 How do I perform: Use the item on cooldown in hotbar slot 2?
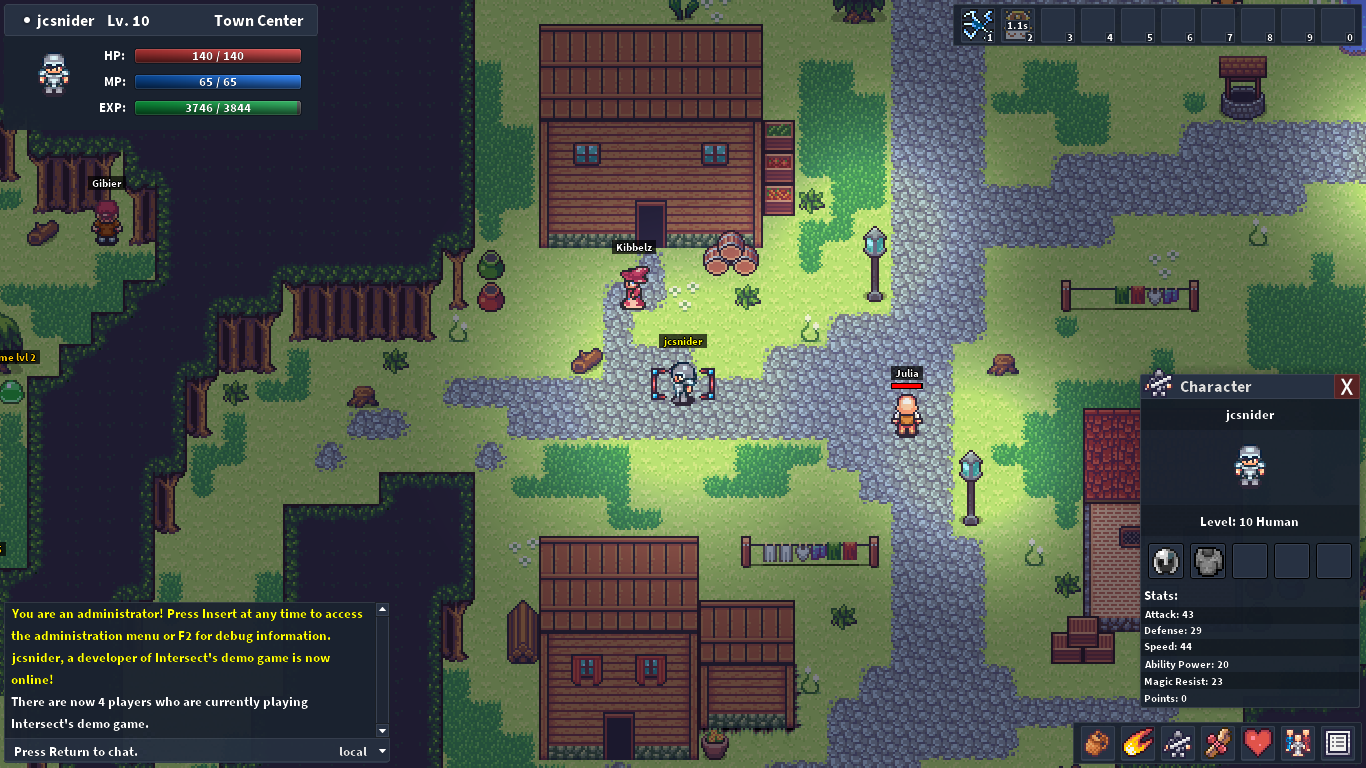[1017, 24]
